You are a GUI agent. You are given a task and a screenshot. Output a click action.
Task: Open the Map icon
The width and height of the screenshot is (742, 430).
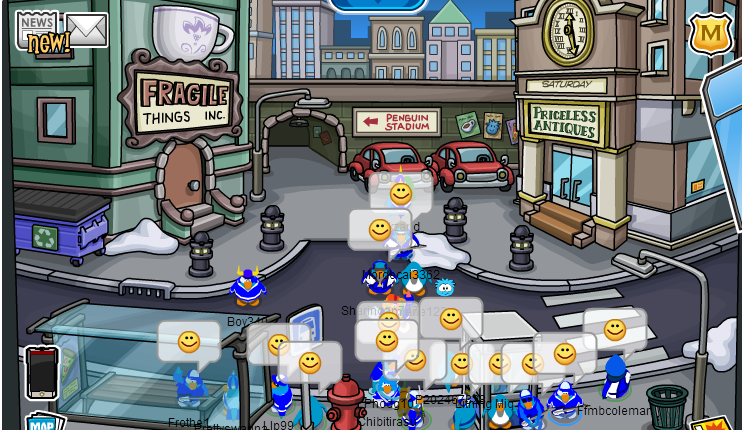41,422
